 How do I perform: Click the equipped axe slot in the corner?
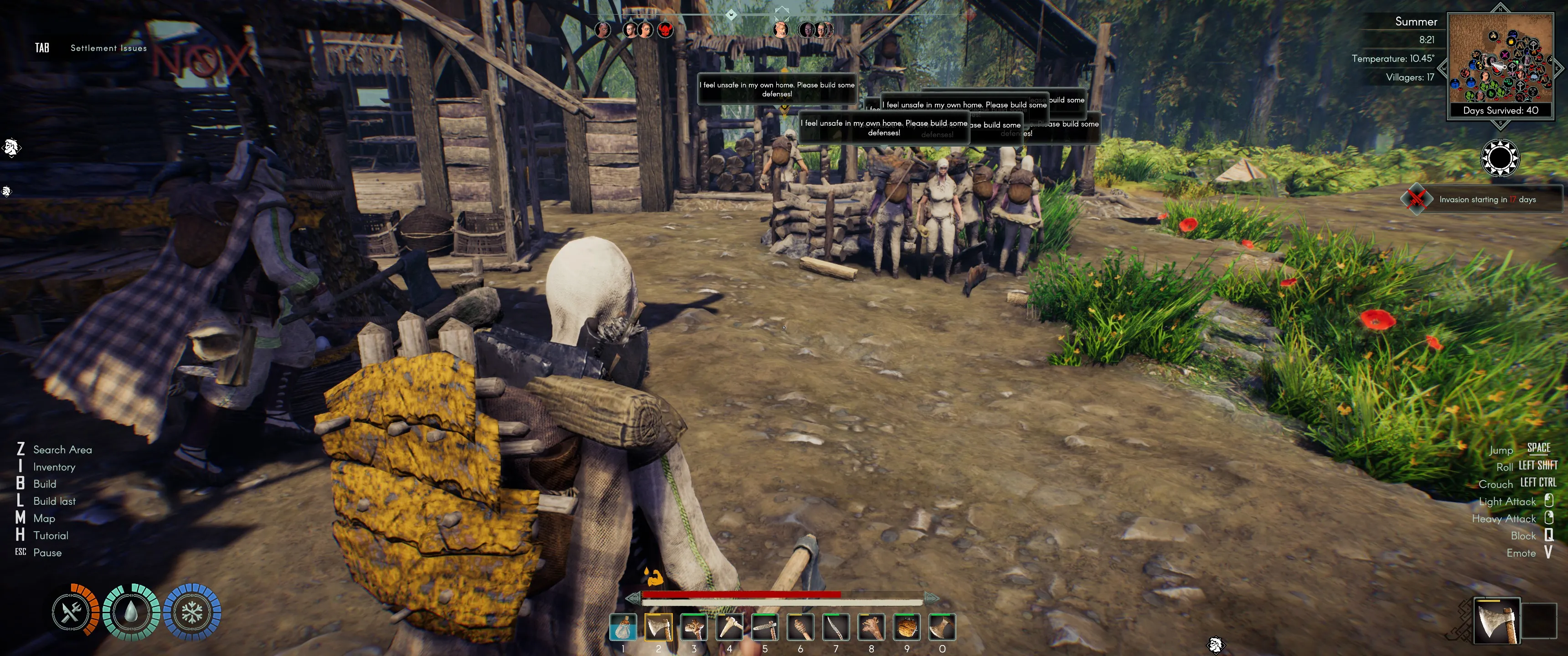click(1496, 620)
